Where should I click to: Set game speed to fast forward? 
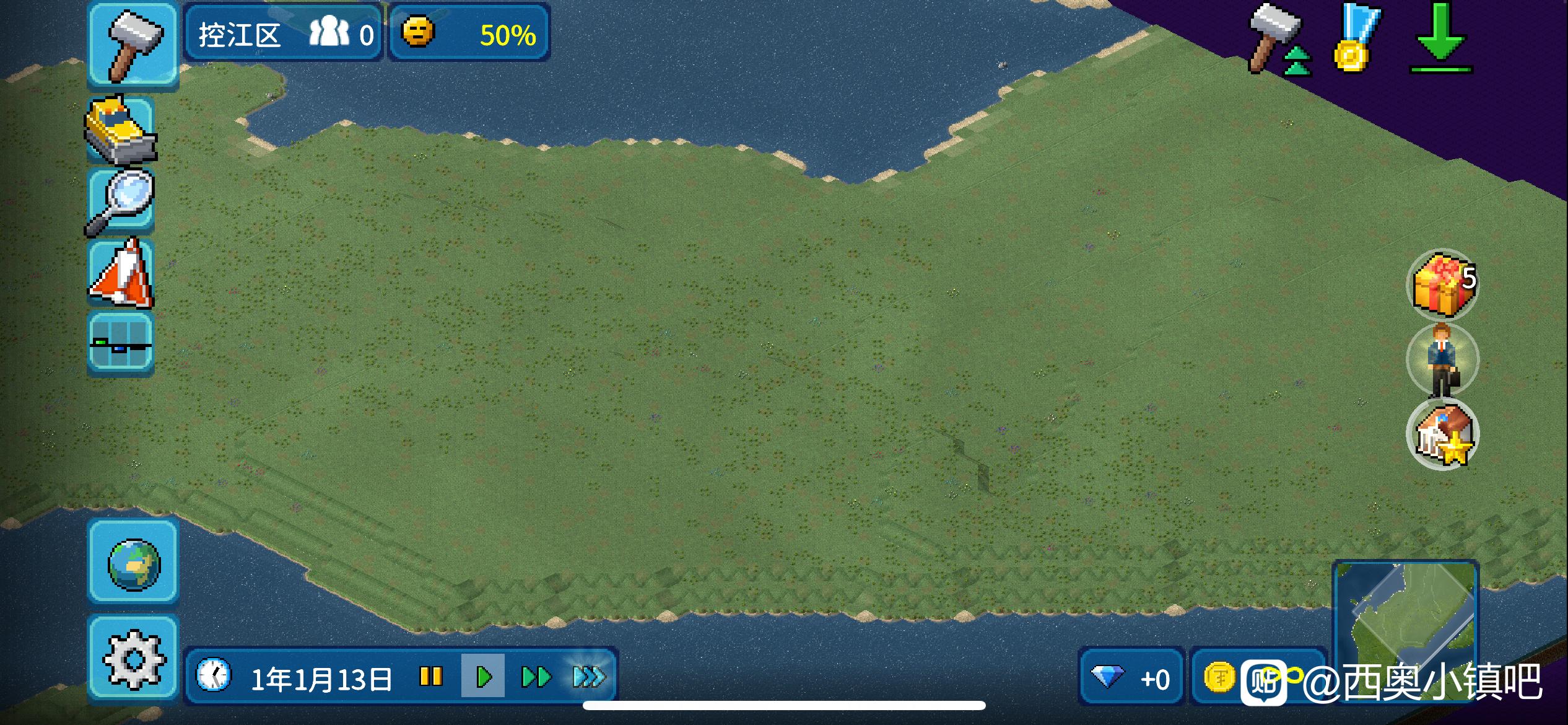[536, 677]
